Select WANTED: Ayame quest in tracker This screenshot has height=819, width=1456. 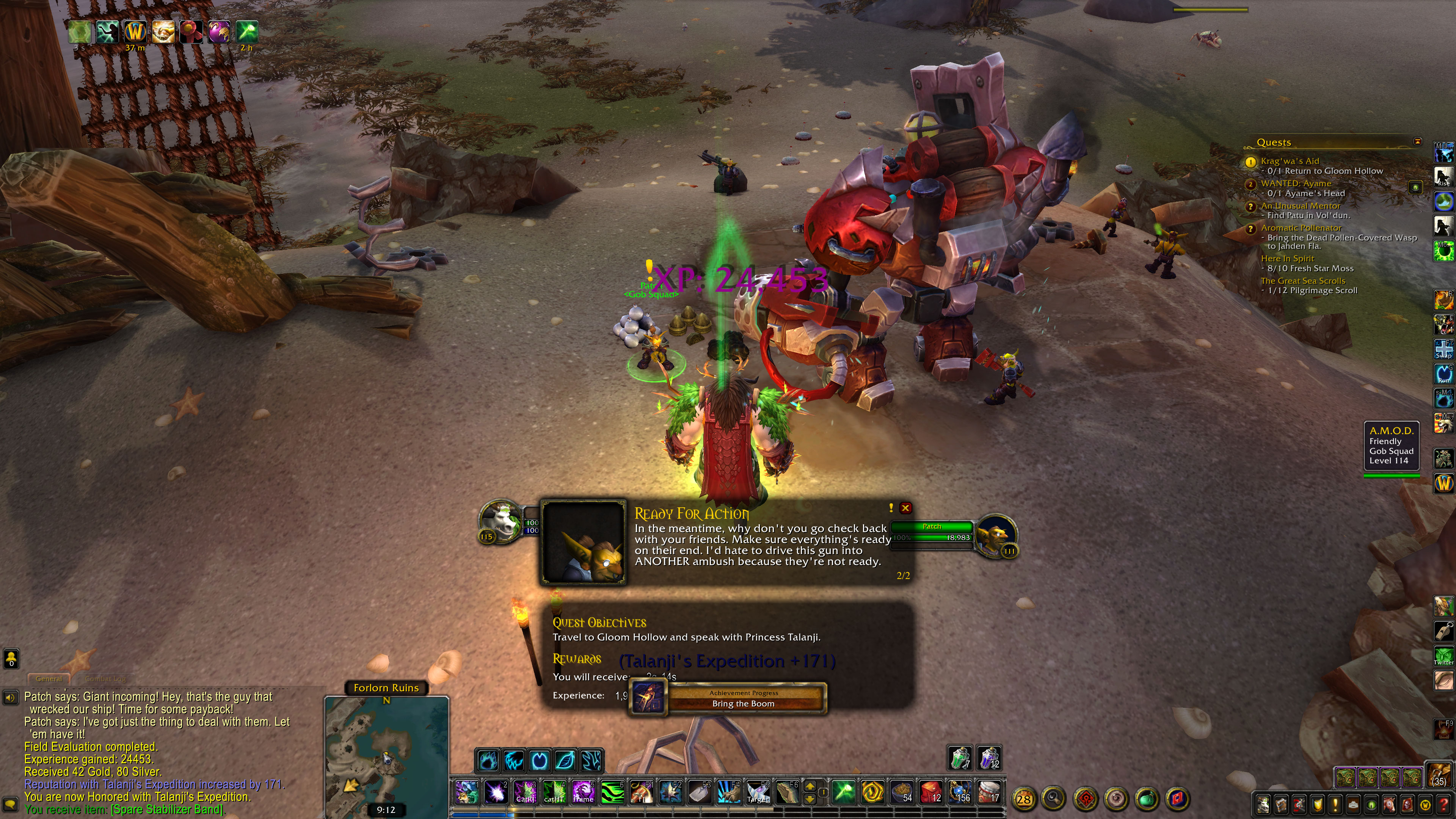tap(1296, 184)
